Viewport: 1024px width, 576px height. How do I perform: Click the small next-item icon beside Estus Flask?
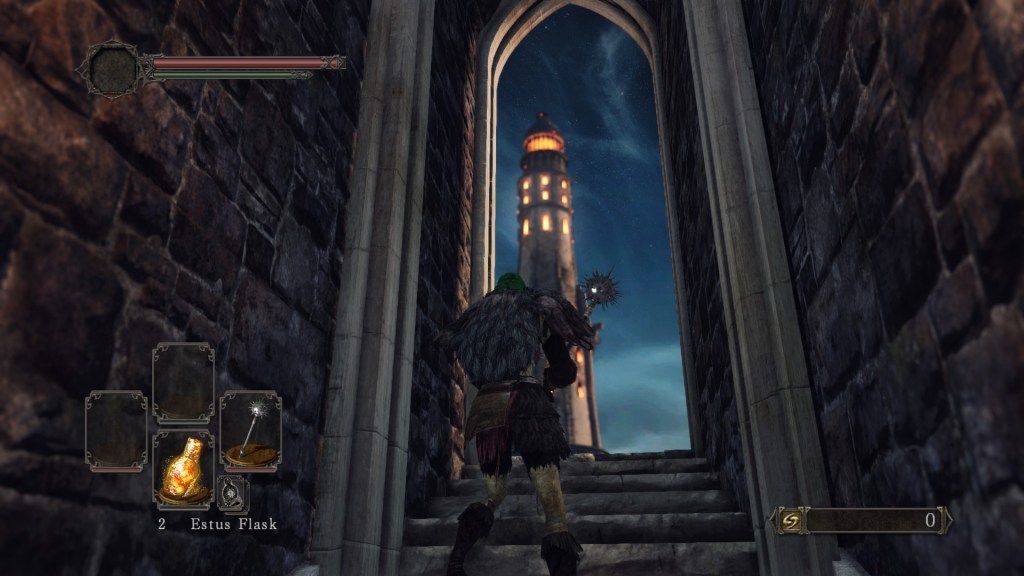[x=232, y=493]
